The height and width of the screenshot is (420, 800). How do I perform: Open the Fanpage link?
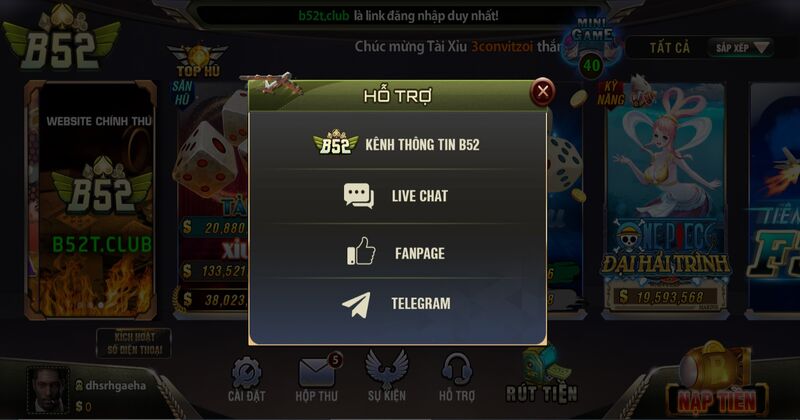397,253
